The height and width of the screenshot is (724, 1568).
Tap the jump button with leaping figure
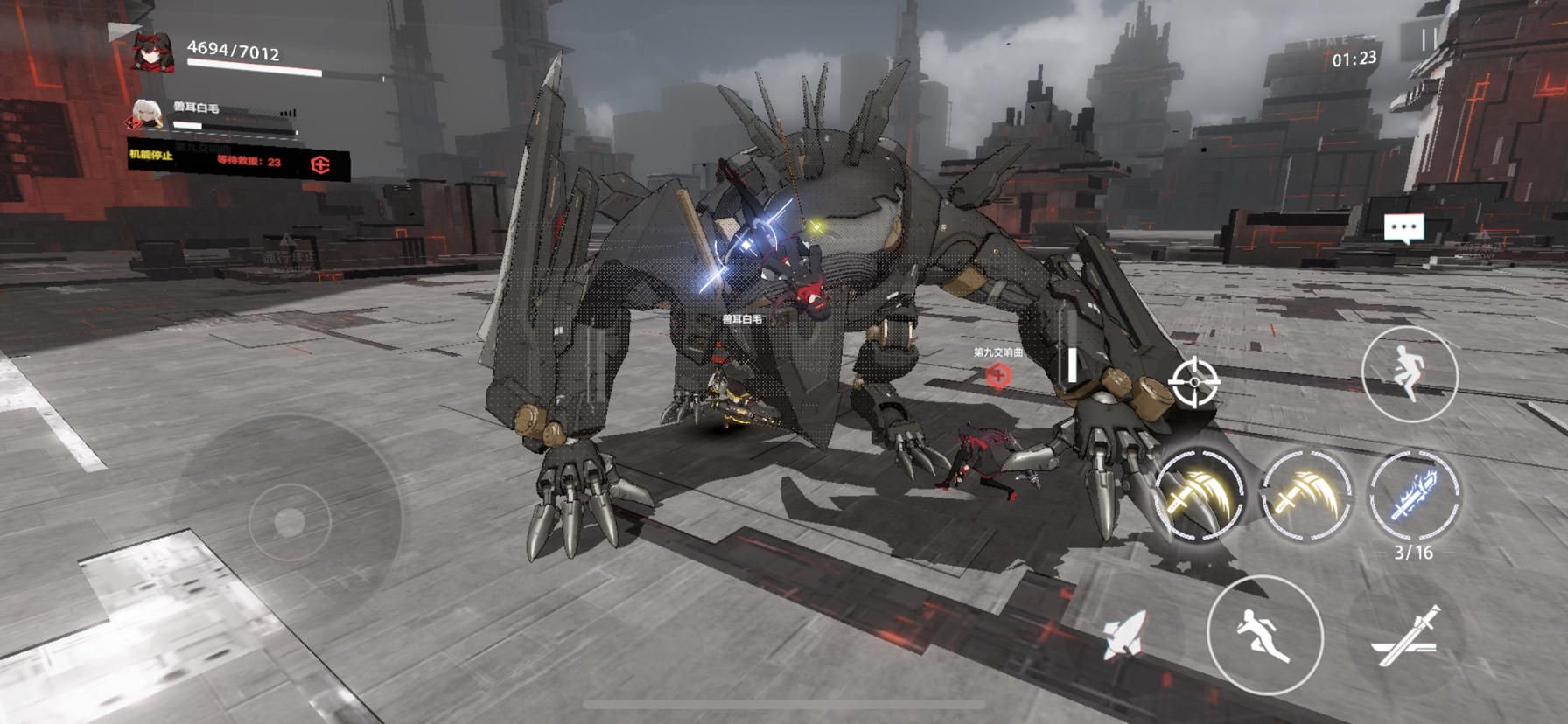(1409, 374)
